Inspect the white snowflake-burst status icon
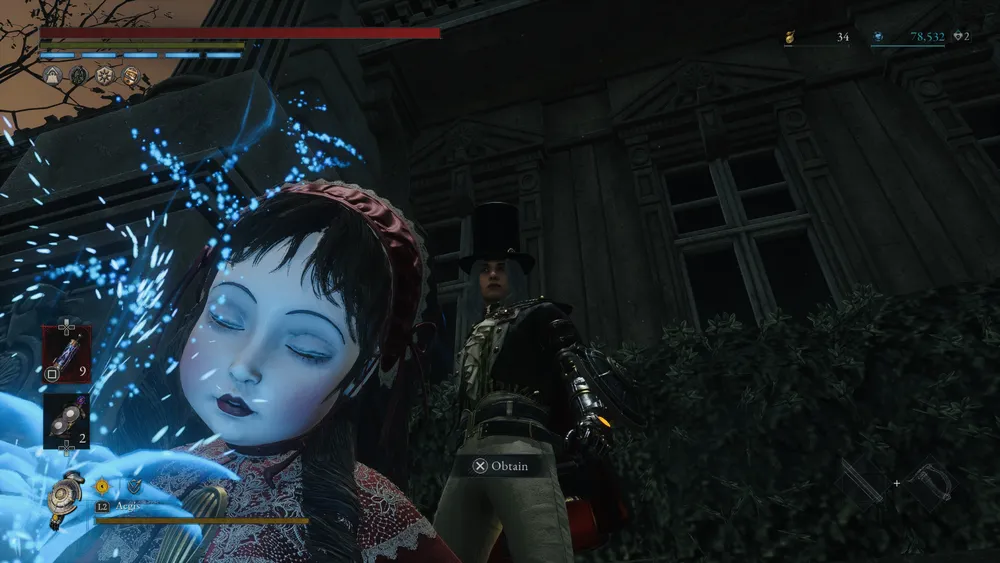Viewport: 1000px width, 563px height. (104, 75)
